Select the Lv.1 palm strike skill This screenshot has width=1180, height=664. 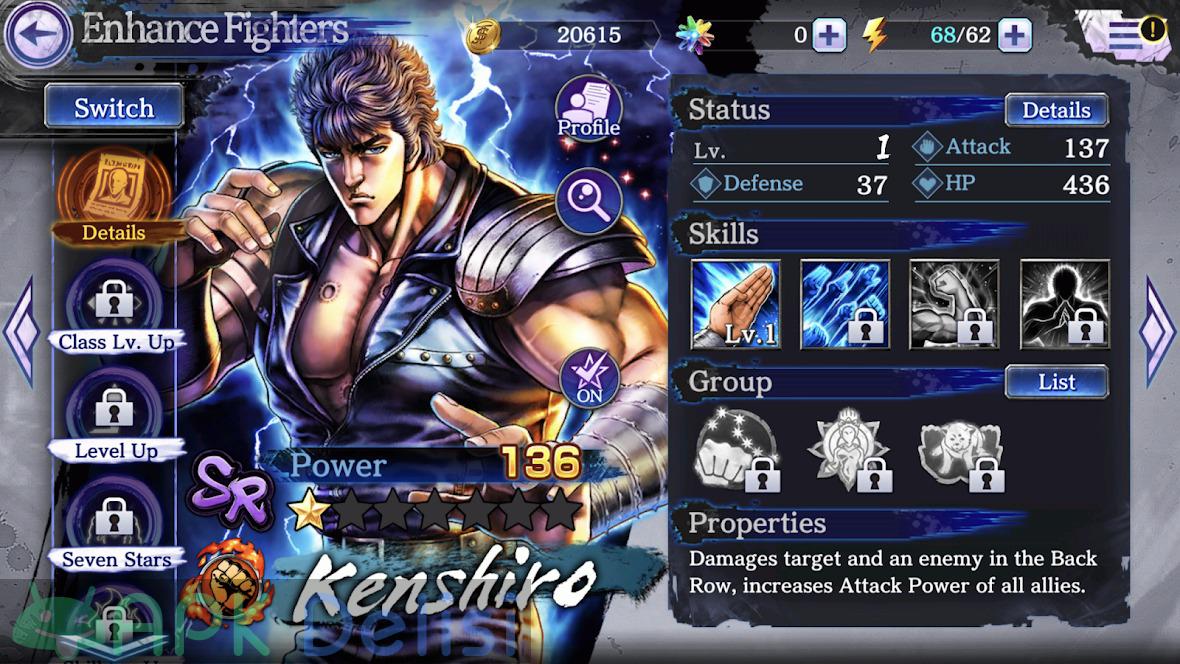(x=736, y=305)
